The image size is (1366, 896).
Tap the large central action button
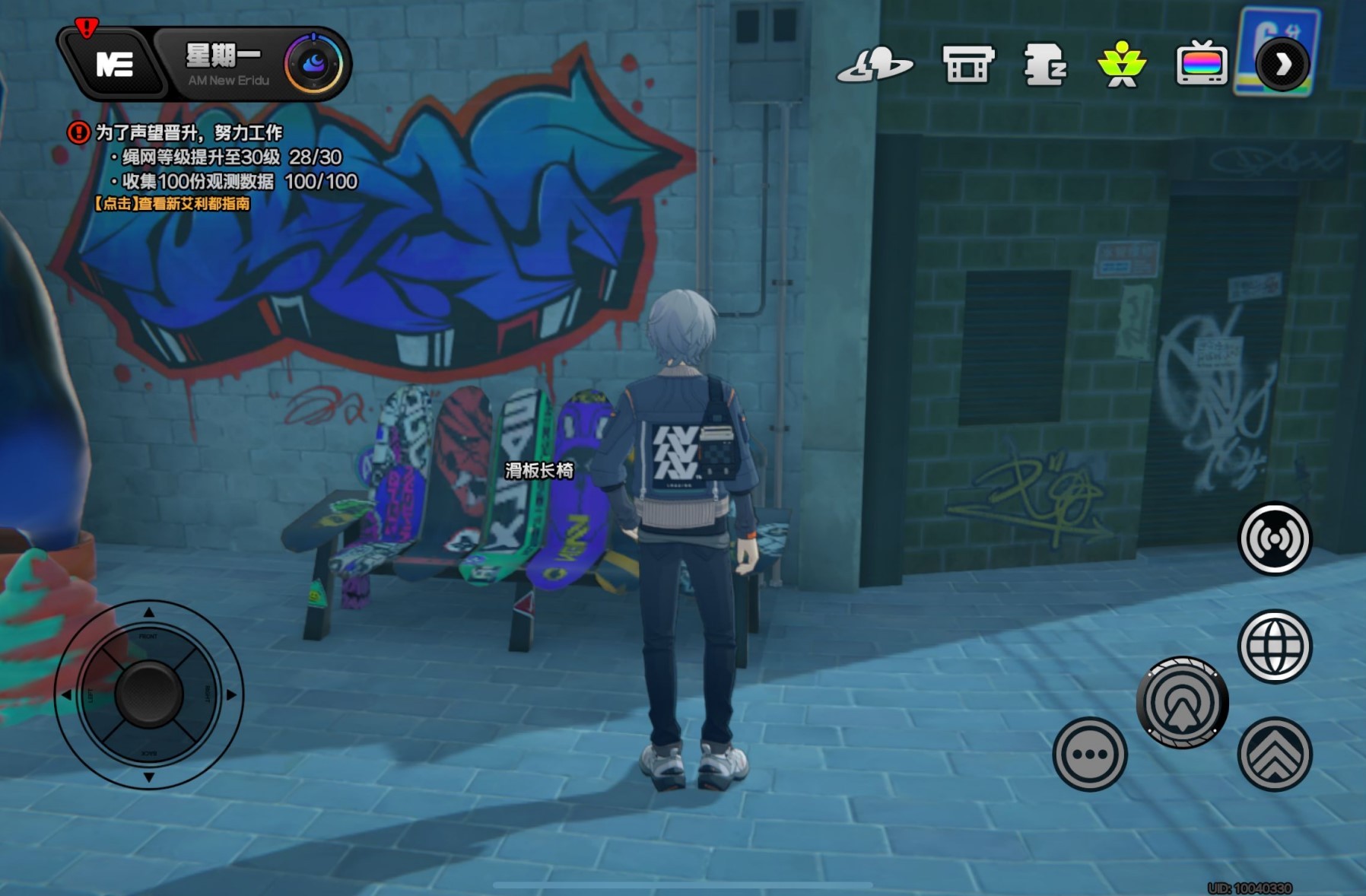[1182, 702]
